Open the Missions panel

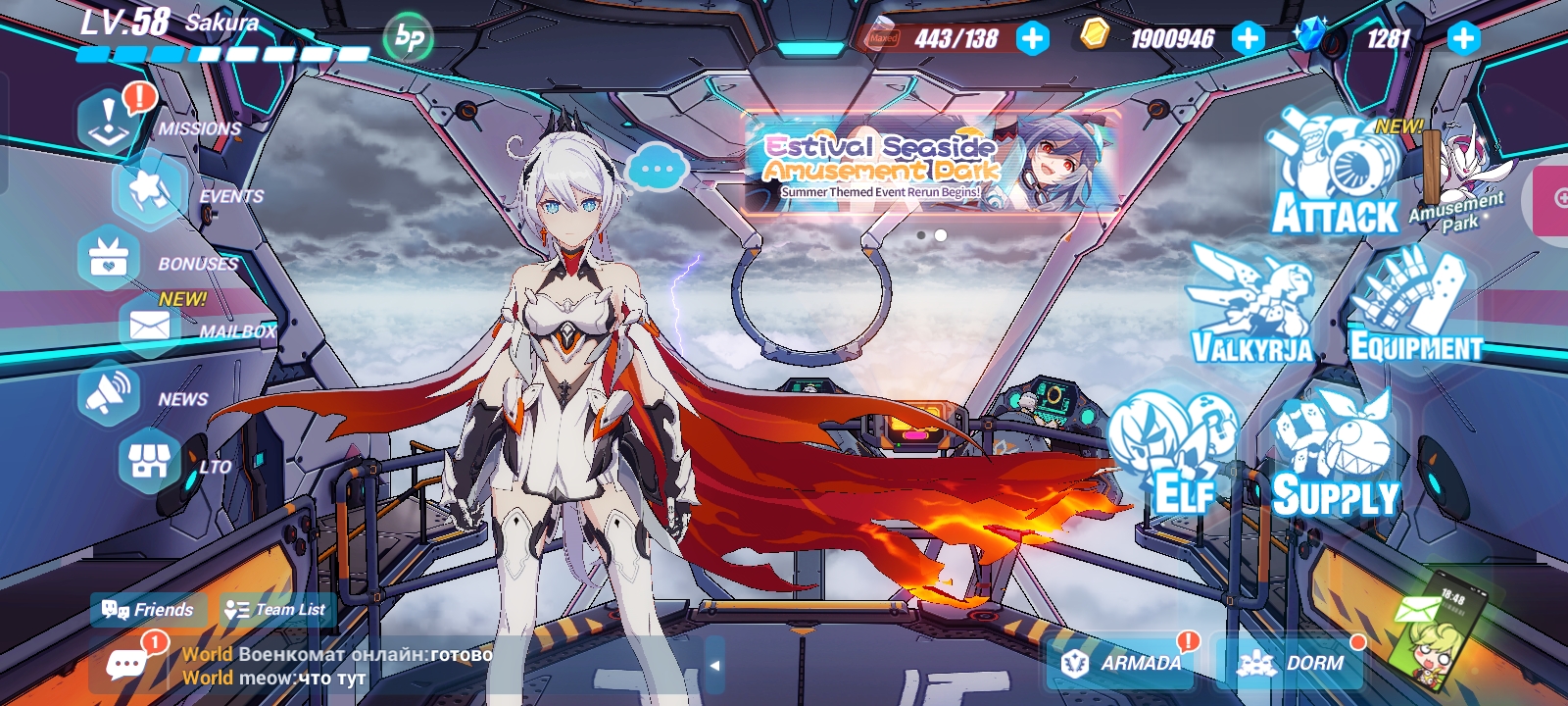click(108, 118)
